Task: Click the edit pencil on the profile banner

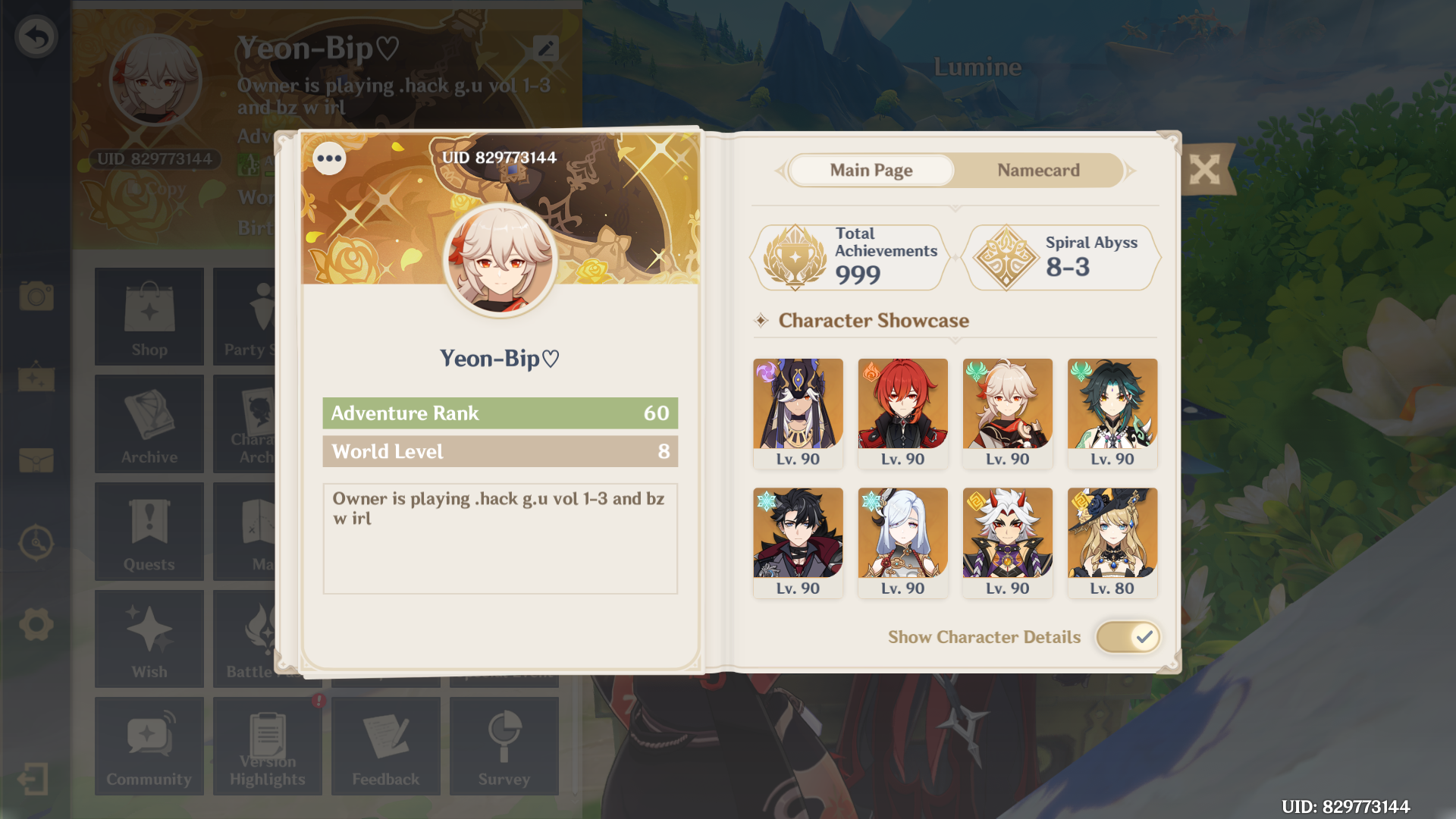Action: pos(545,49)
